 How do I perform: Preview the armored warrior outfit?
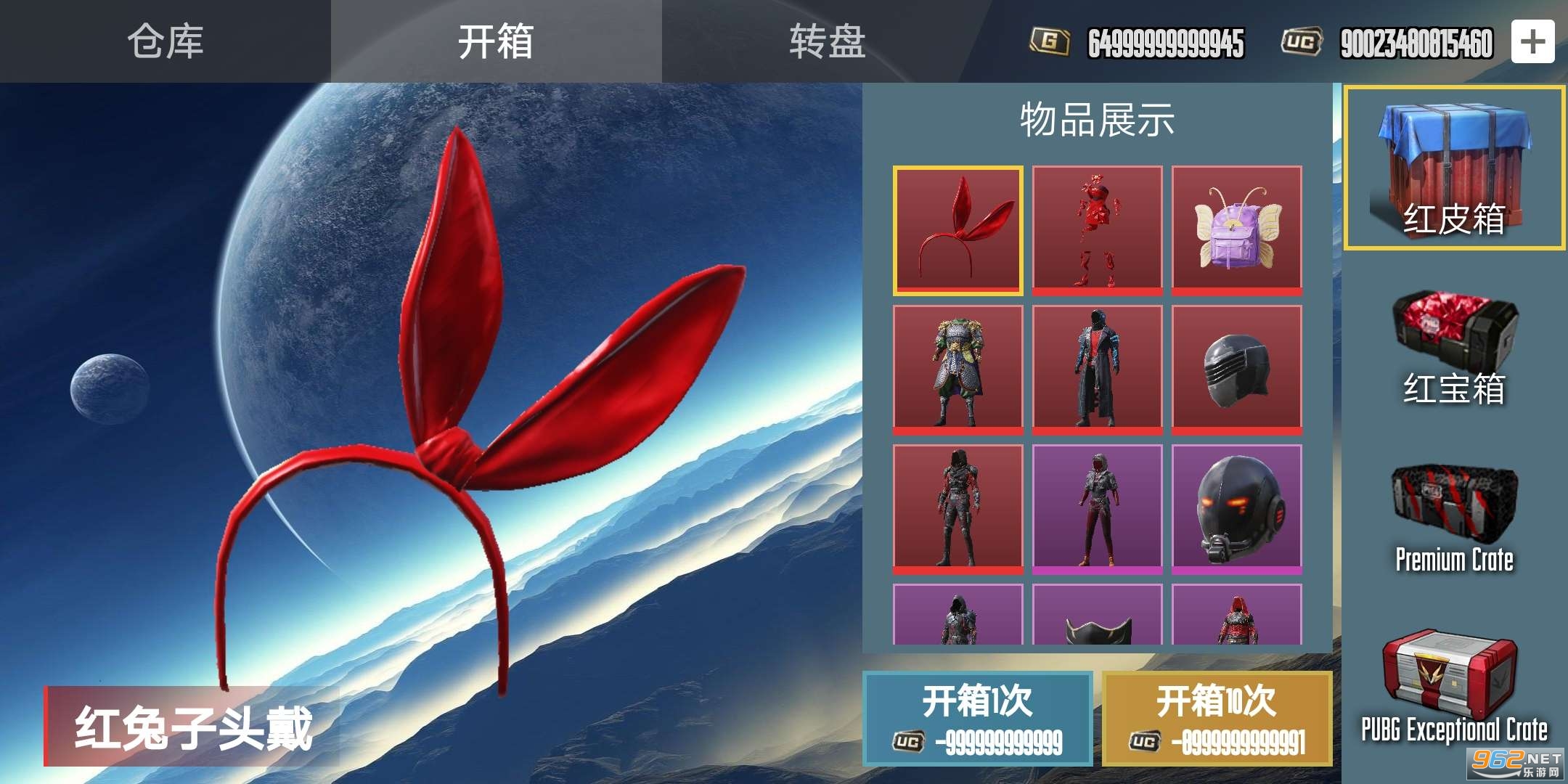[957, 369]
